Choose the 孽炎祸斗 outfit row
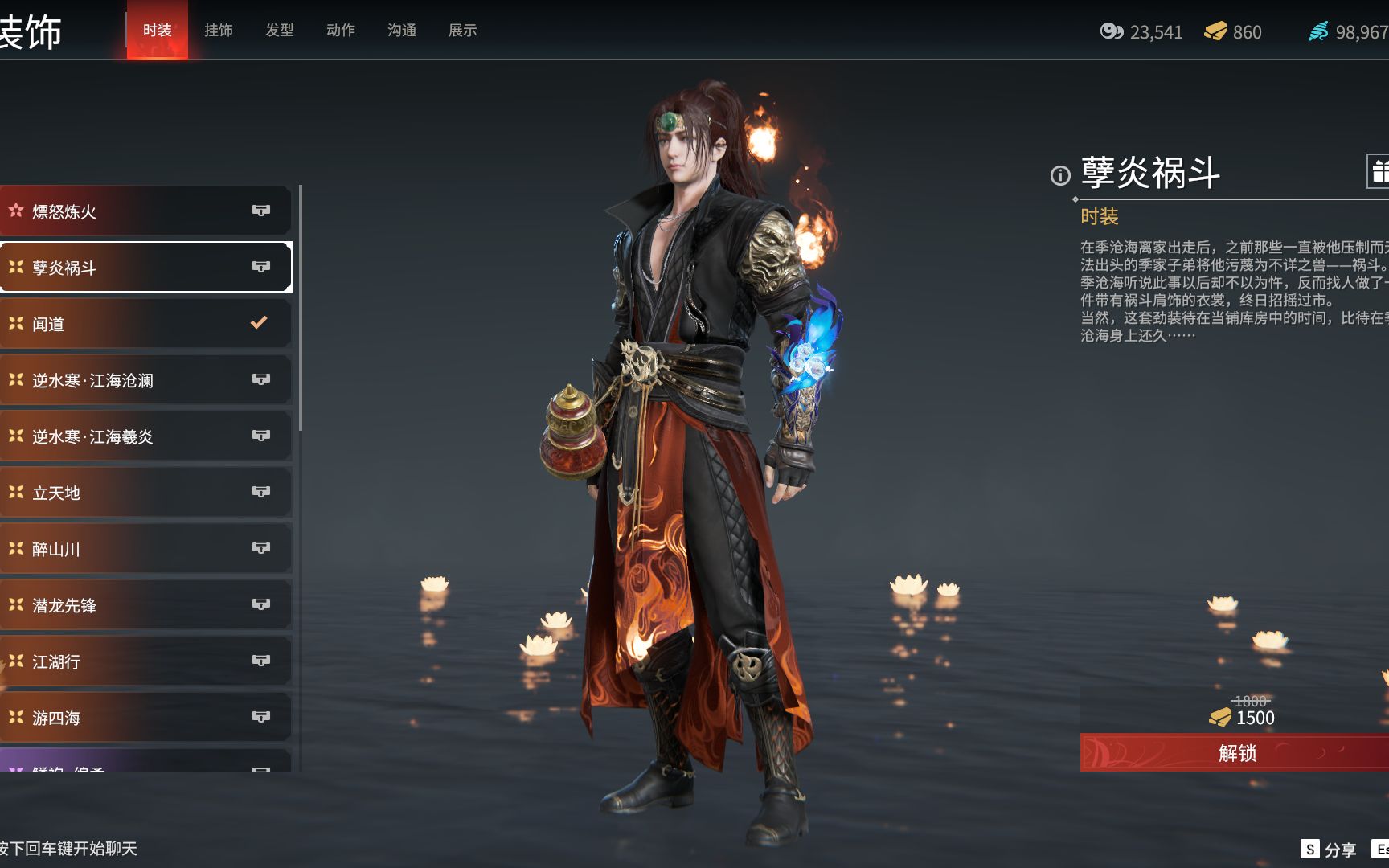 tap(145, 268)
